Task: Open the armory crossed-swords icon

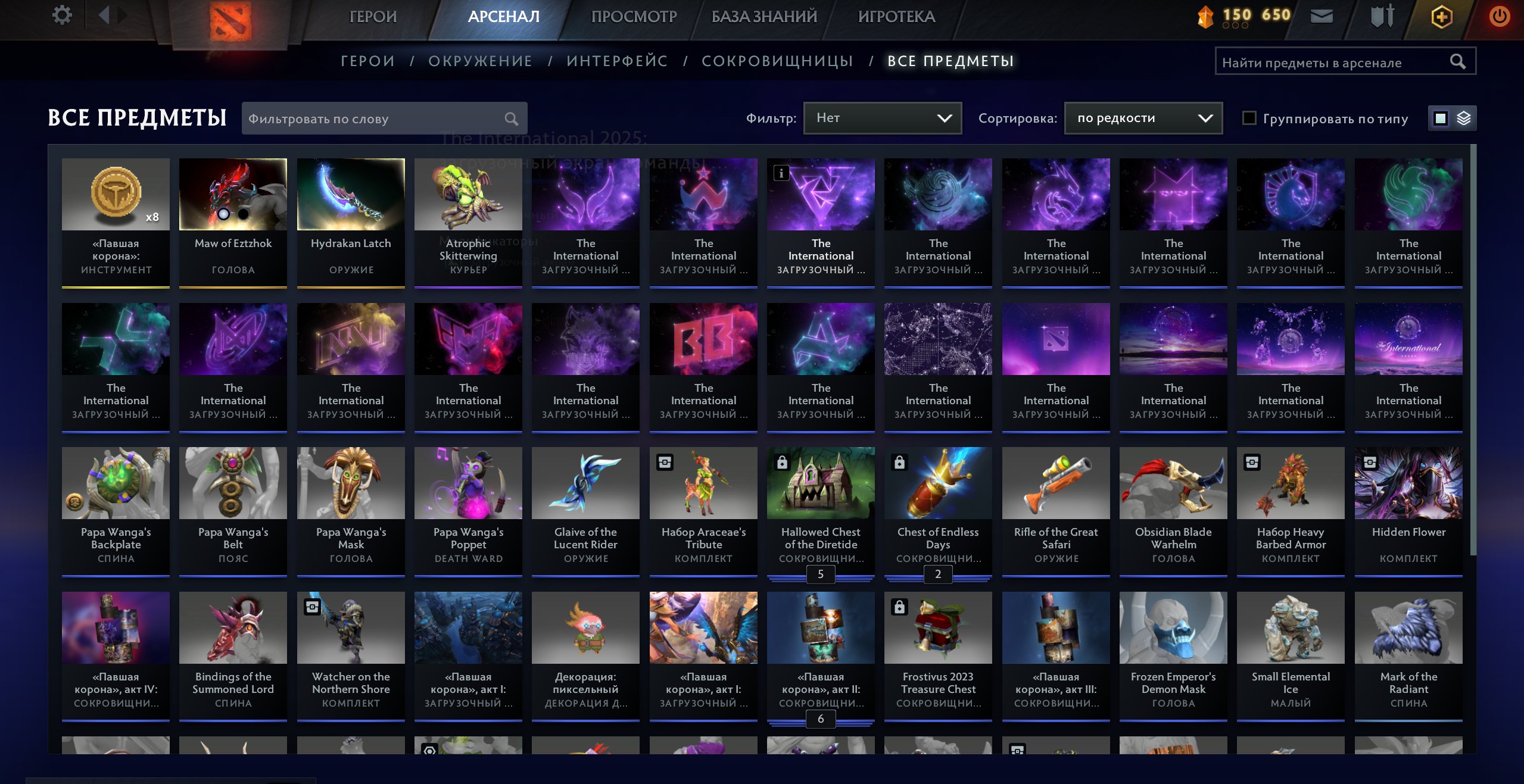Action: point(1382,16)
